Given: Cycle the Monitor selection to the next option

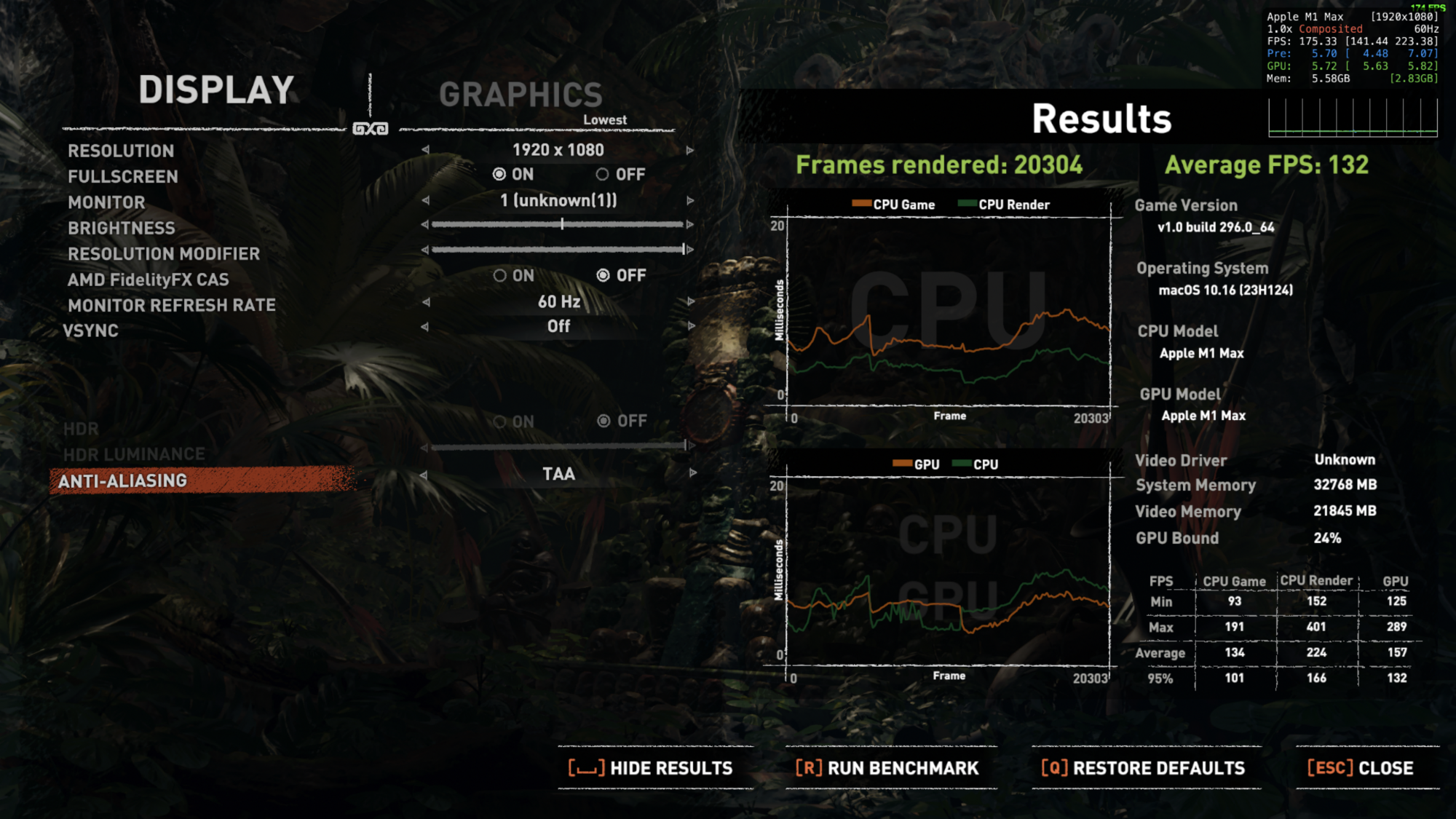Looking at the screenshot, I should pyautogui.click(x=690, y=200).
